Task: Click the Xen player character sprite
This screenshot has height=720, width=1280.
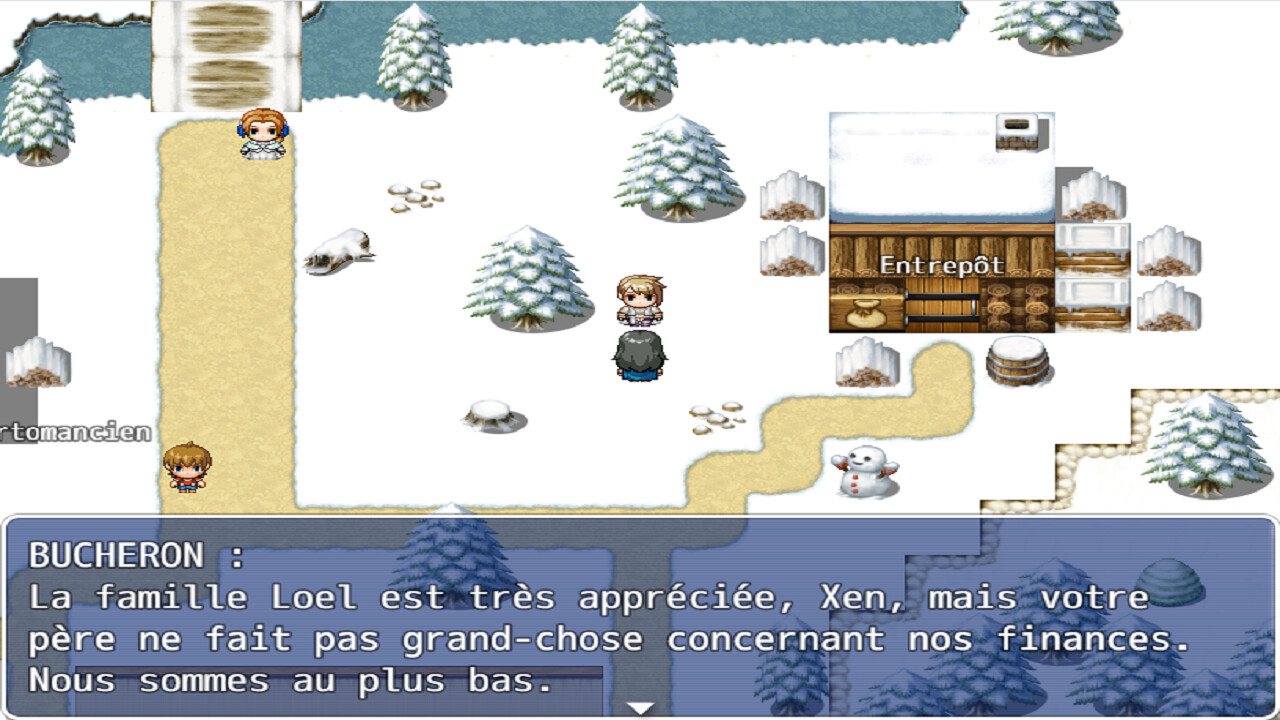Action: point(640,300)
